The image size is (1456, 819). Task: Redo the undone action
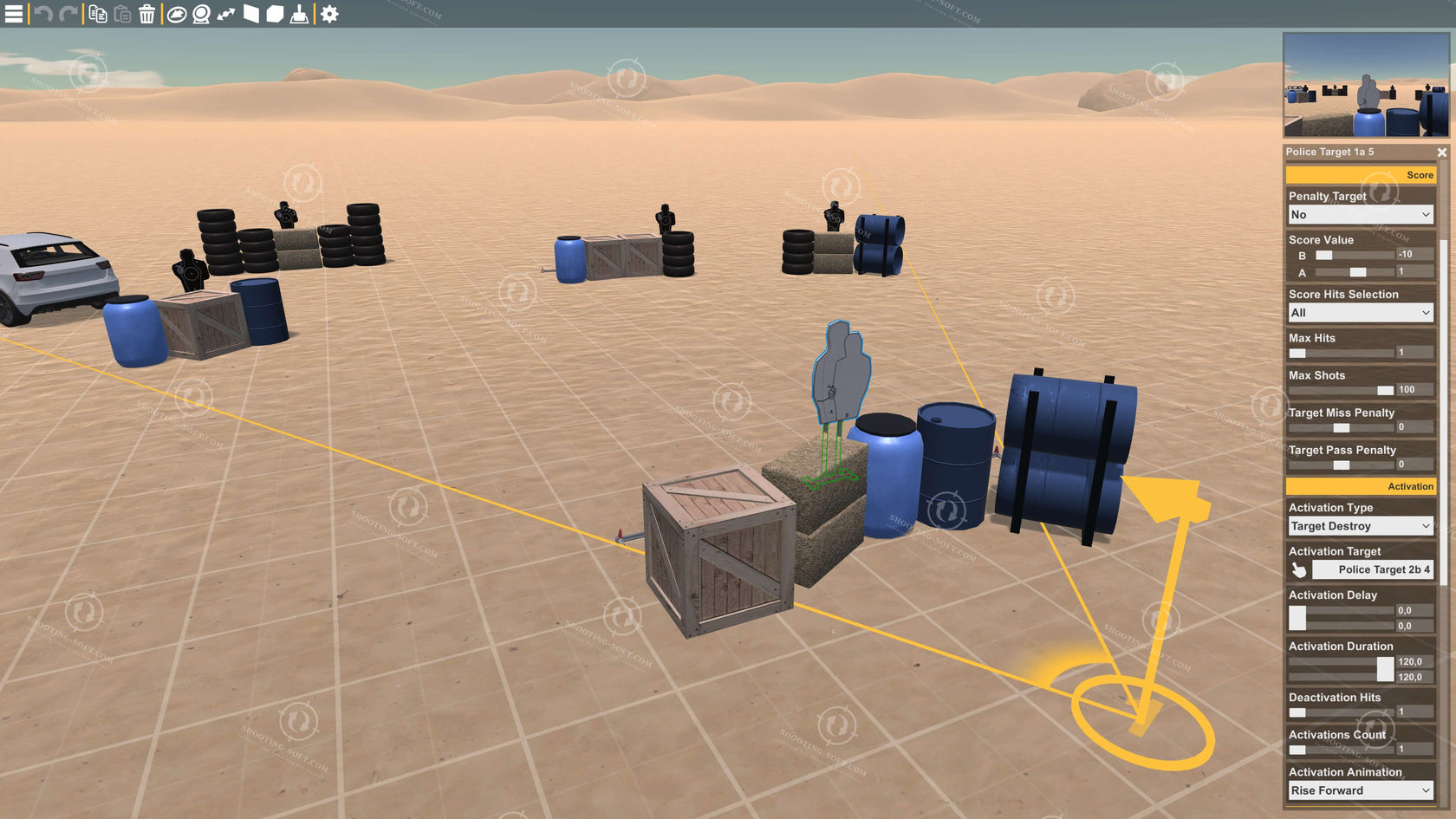click(x=66, y=14)
